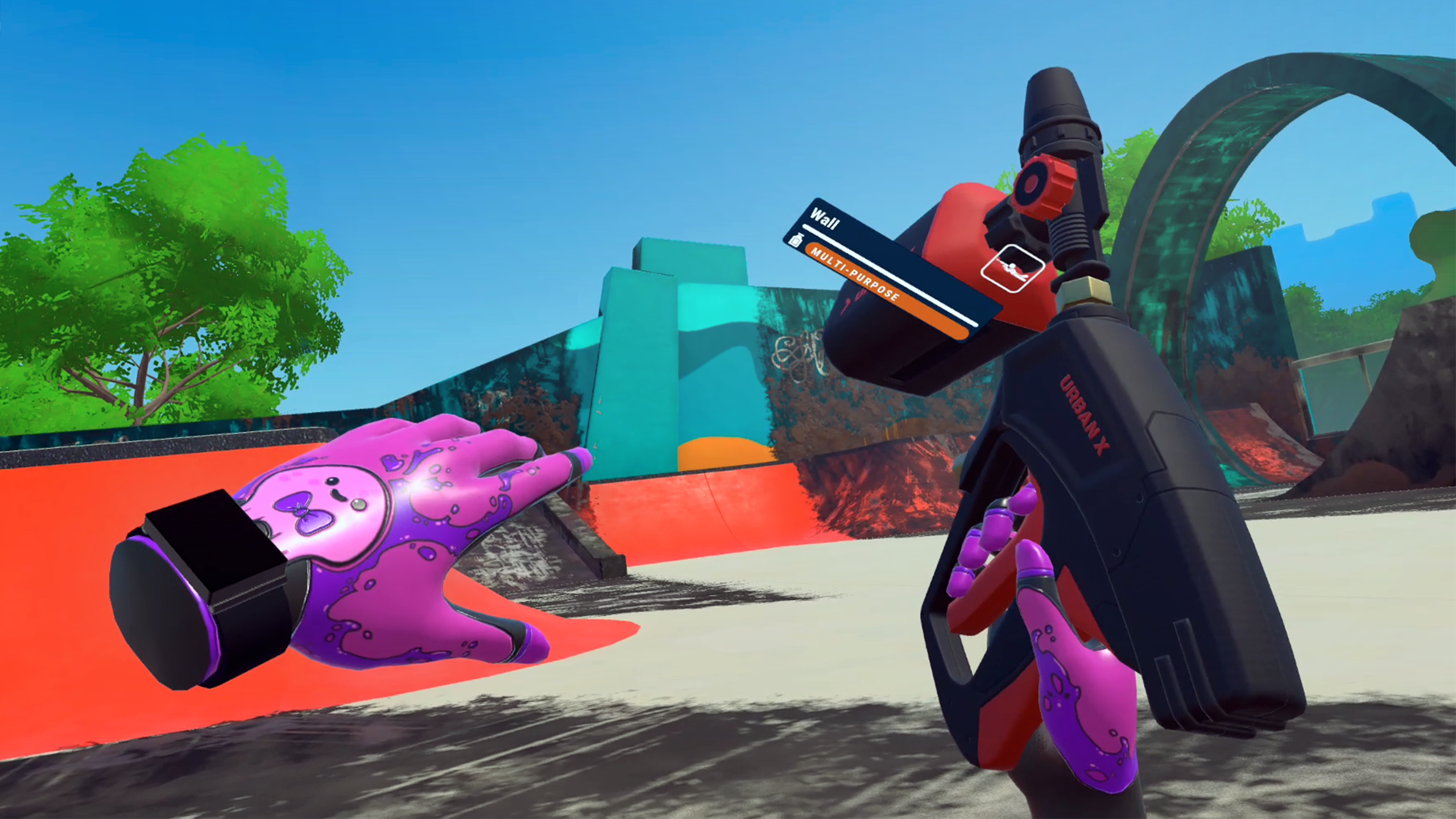The height and width of the screenshot is (819, 1456).
Task: Select the Multi-Purpose soap label
Action: 854,275
